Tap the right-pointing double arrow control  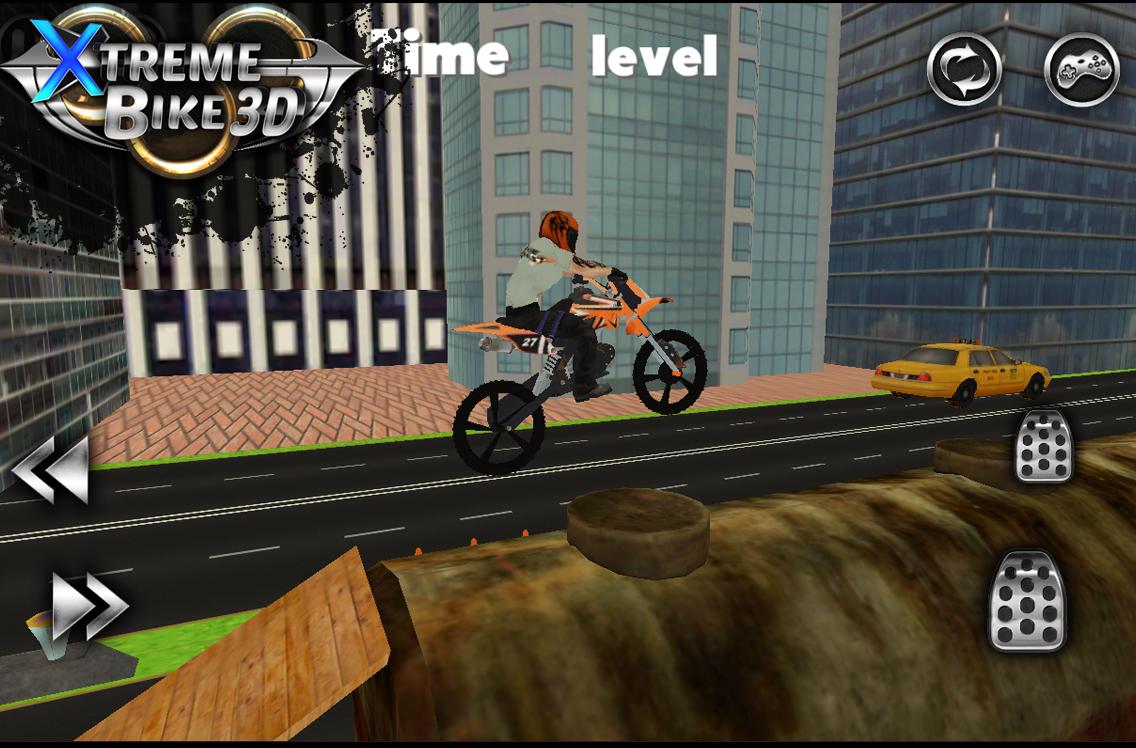90,604
